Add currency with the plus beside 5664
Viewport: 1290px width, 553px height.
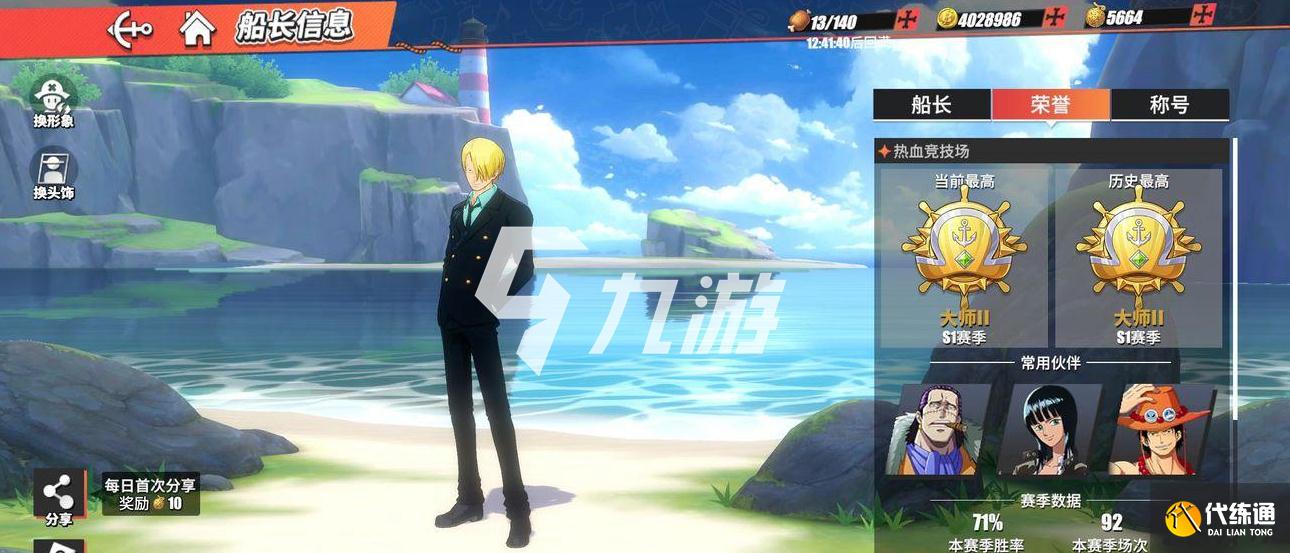point(1205,15)
